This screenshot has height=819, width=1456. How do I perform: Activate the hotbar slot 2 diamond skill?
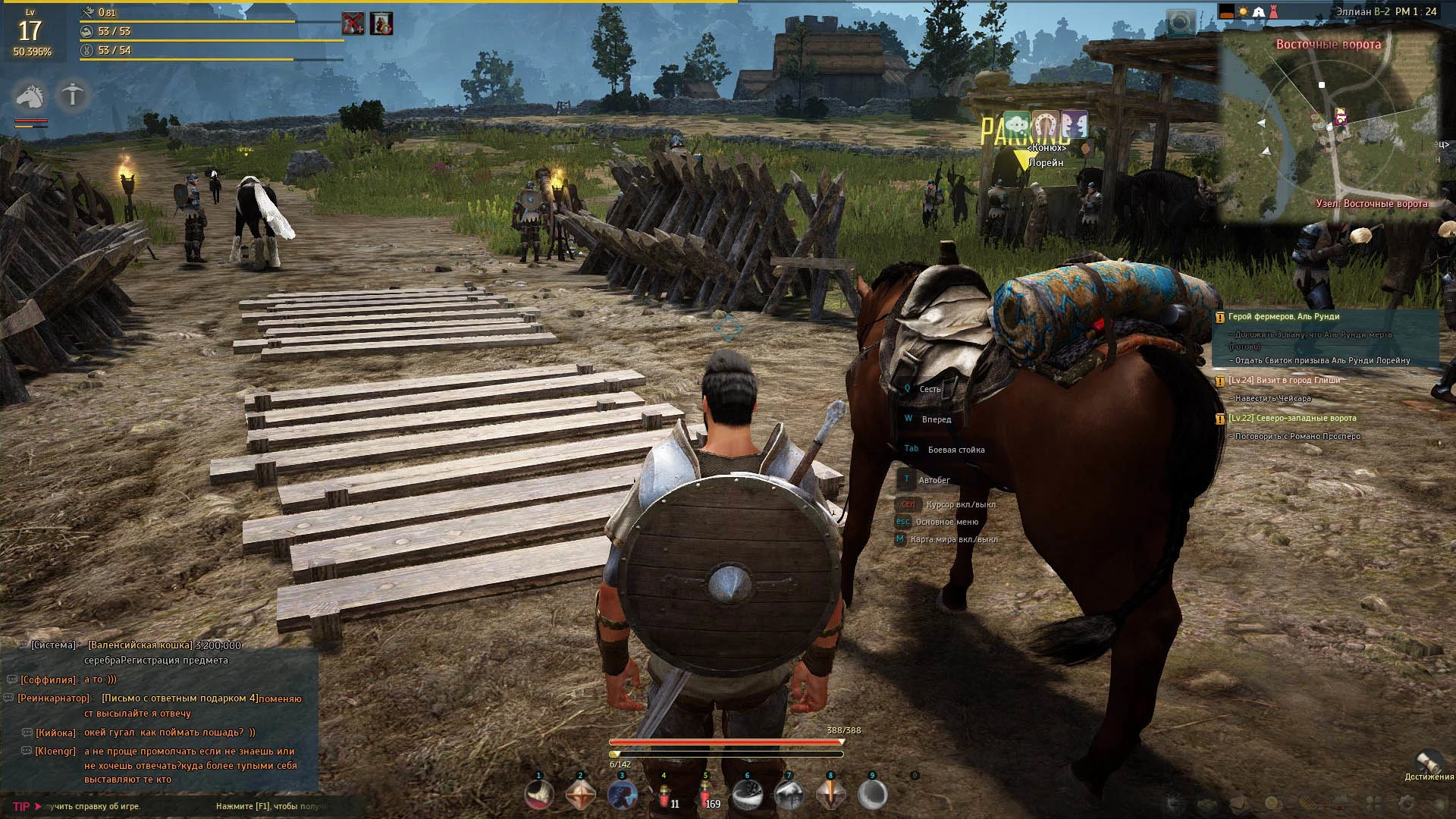pos(581,795)
